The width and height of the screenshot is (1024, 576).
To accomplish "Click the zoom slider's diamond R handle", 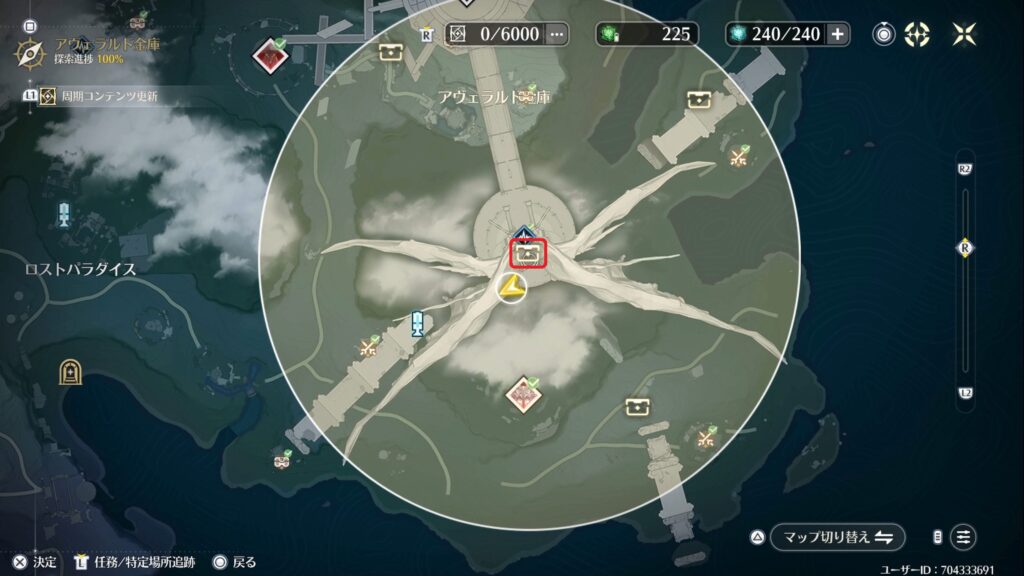I will [x=965, y=248].
